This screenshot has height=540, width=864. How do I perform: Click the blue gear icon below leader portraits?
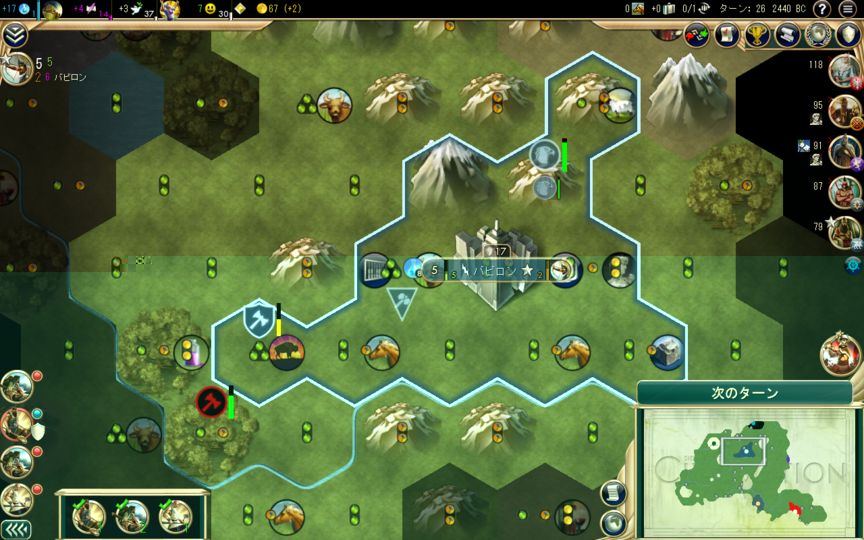[853, 265]
